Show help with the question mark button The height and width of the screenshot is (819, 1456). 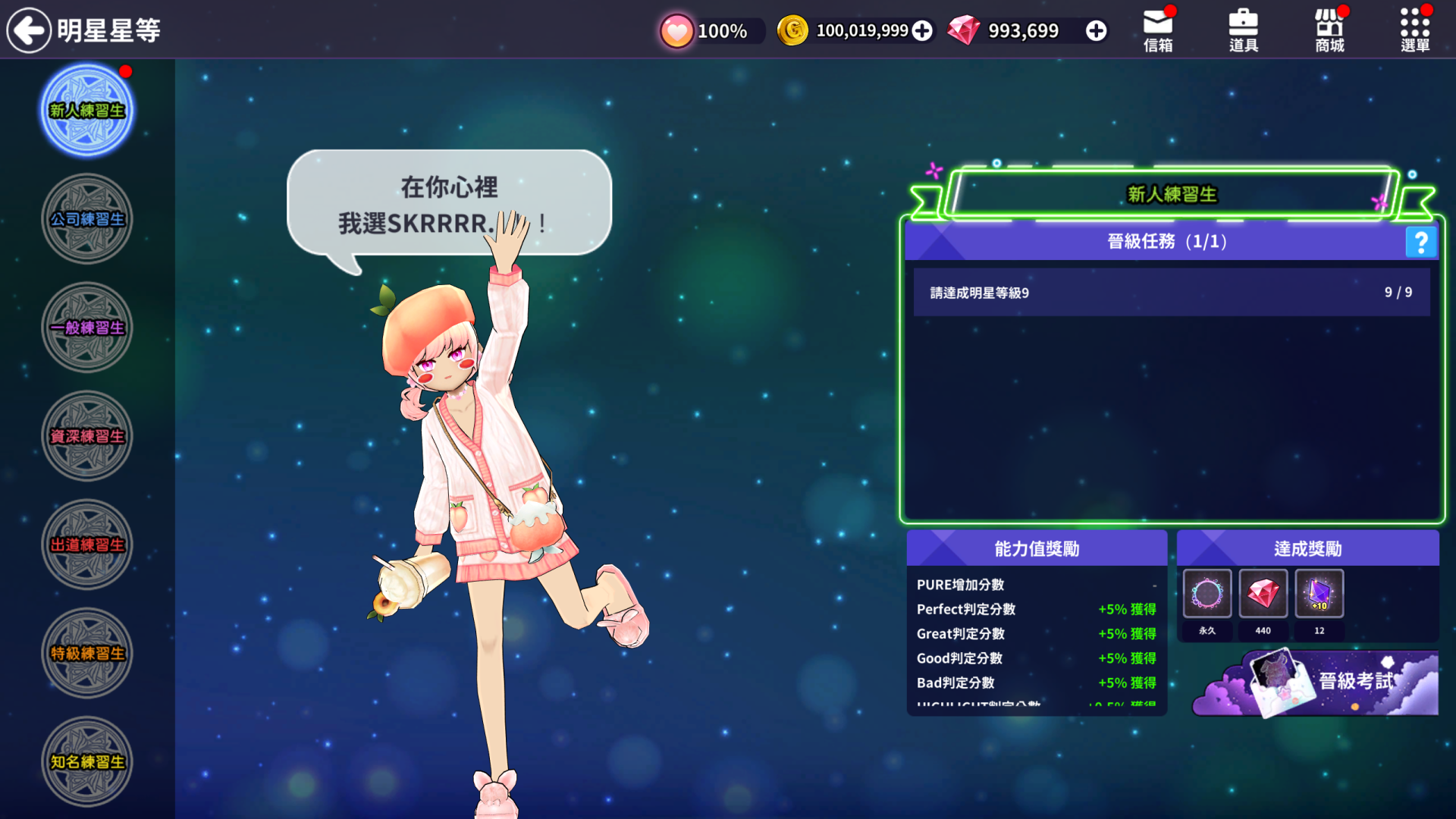click(x=1420, y=242)
